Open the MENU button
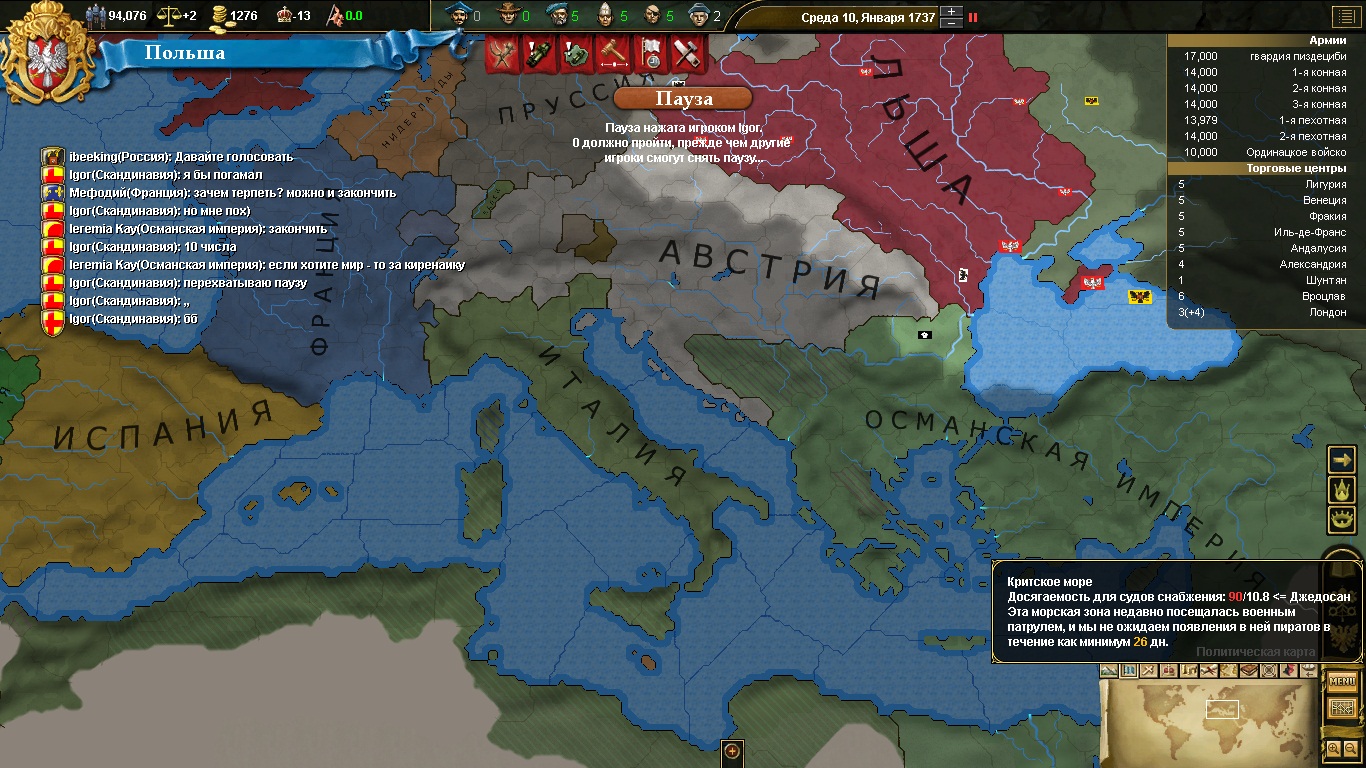Viewport: 1366px width, 768px height. click(x=1342, y=682)
